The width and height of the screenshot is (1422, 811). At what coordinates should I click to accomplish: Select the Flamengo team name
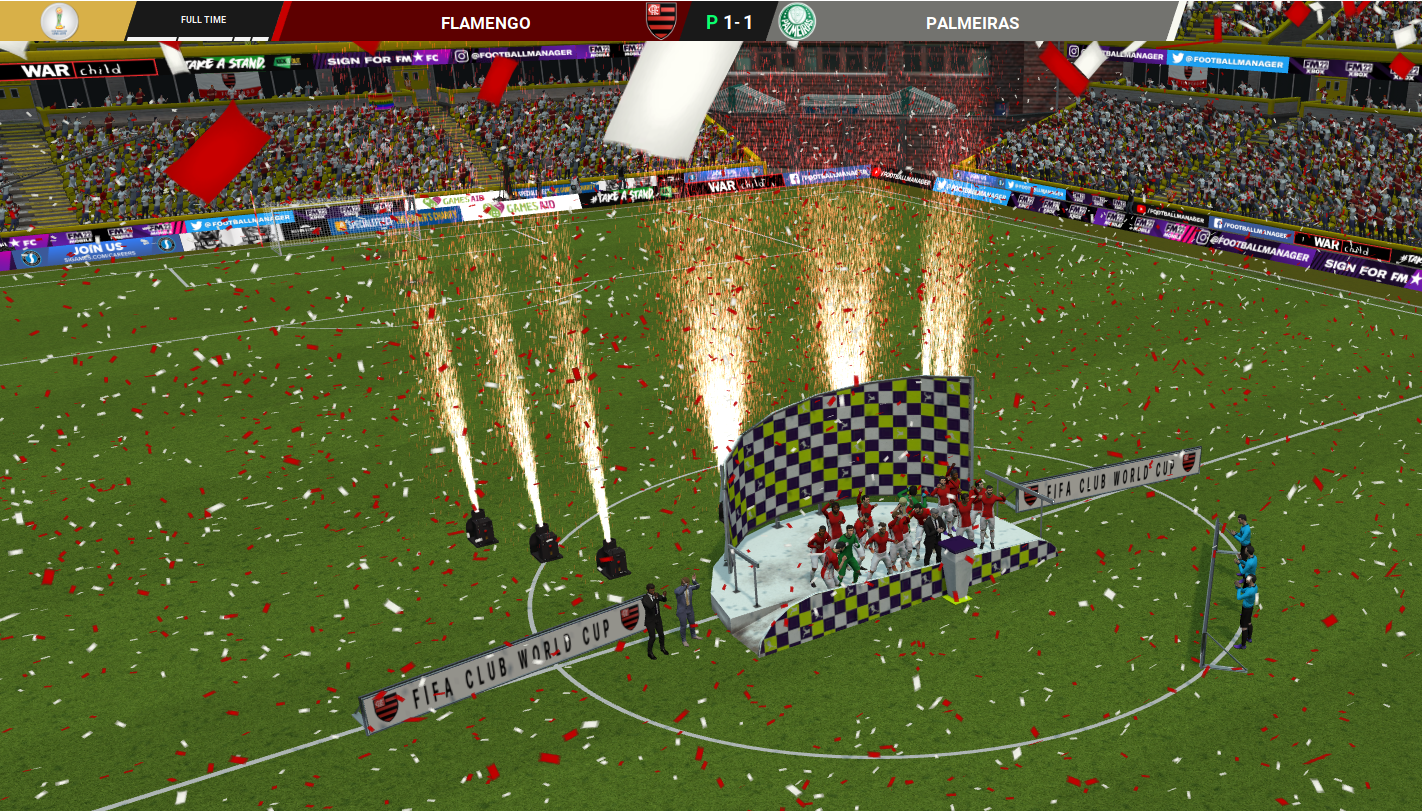coord(485,22)
